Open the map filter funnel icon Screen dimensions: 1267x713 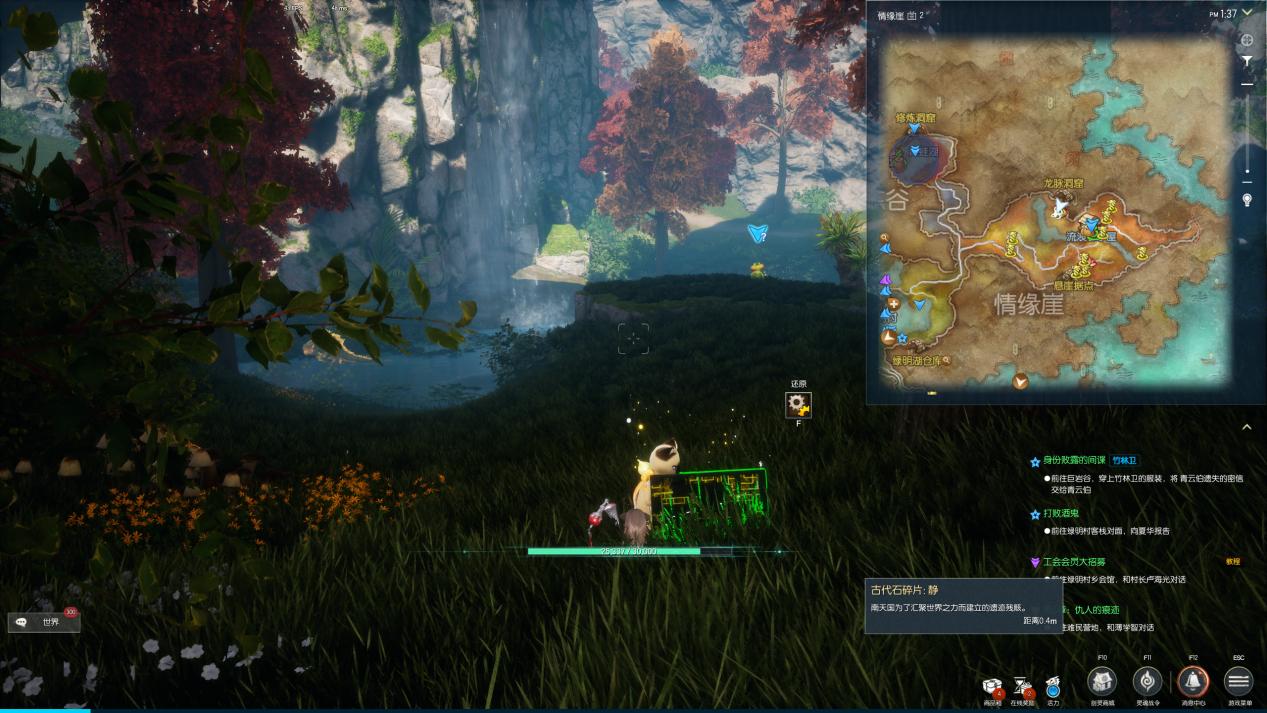point(1247,62)
